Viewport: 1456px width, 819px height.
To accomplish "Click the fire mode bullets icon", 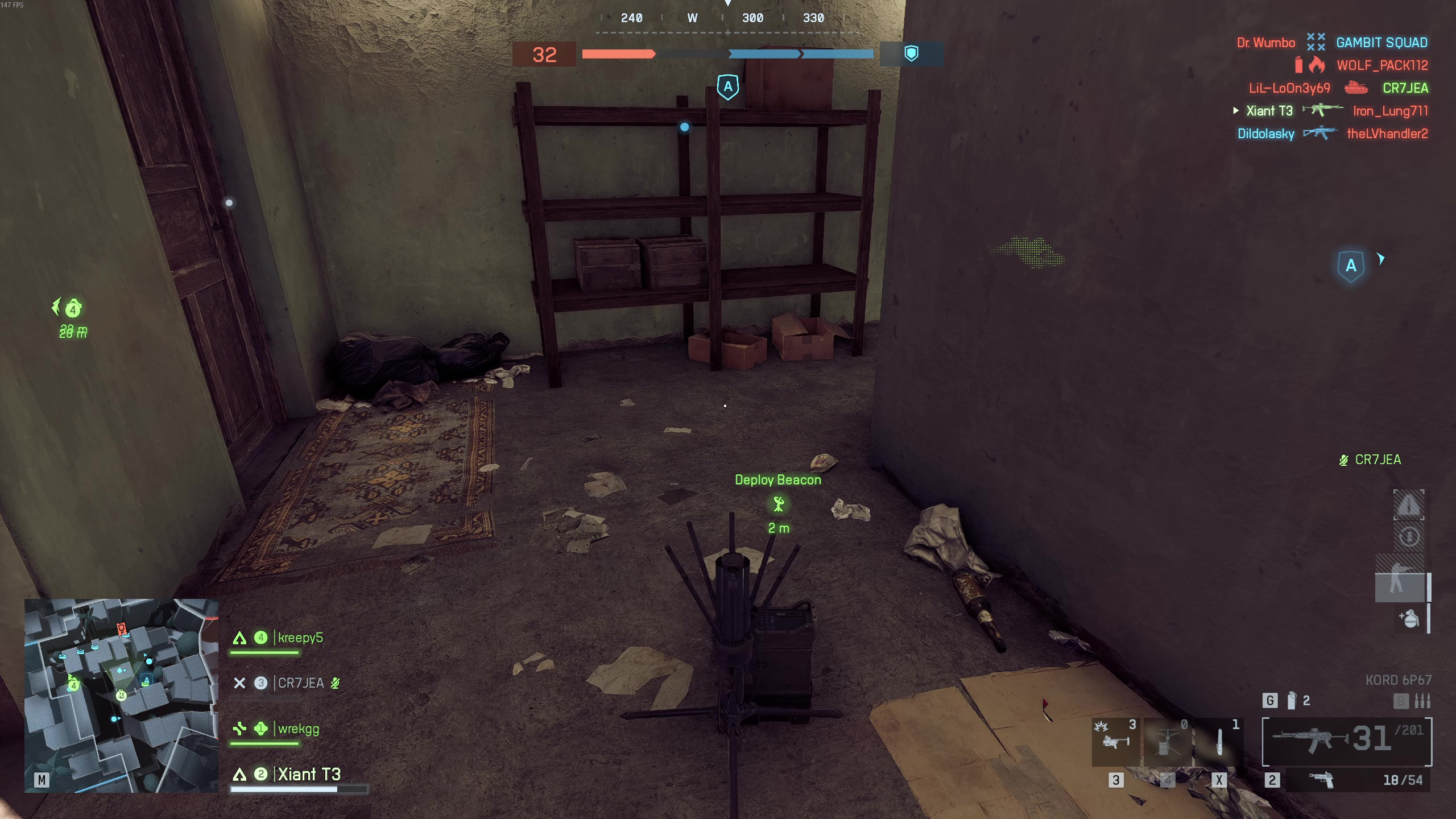I will (x=1422, y=701).
